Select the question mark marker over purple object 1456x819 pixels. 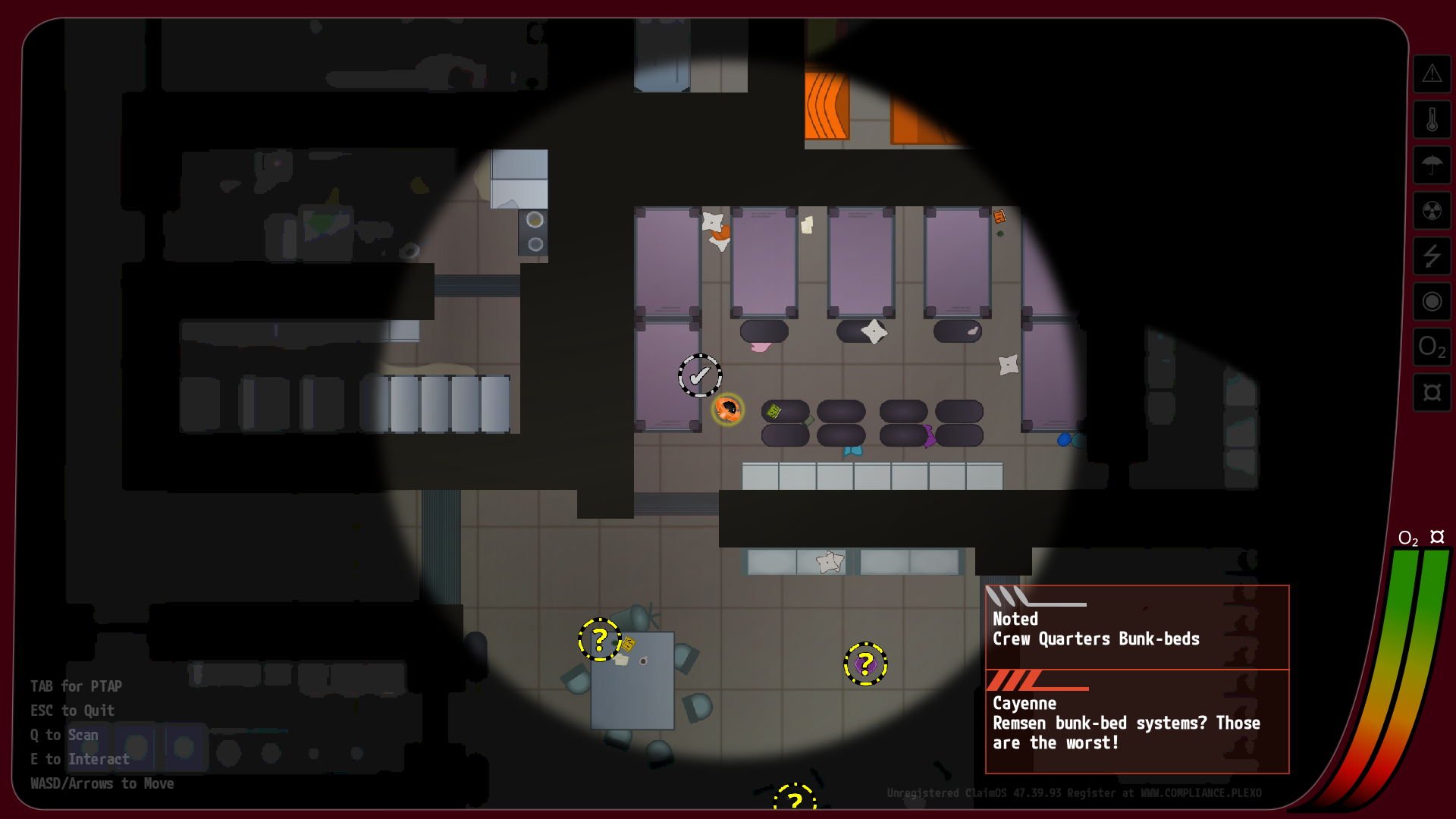865,664
